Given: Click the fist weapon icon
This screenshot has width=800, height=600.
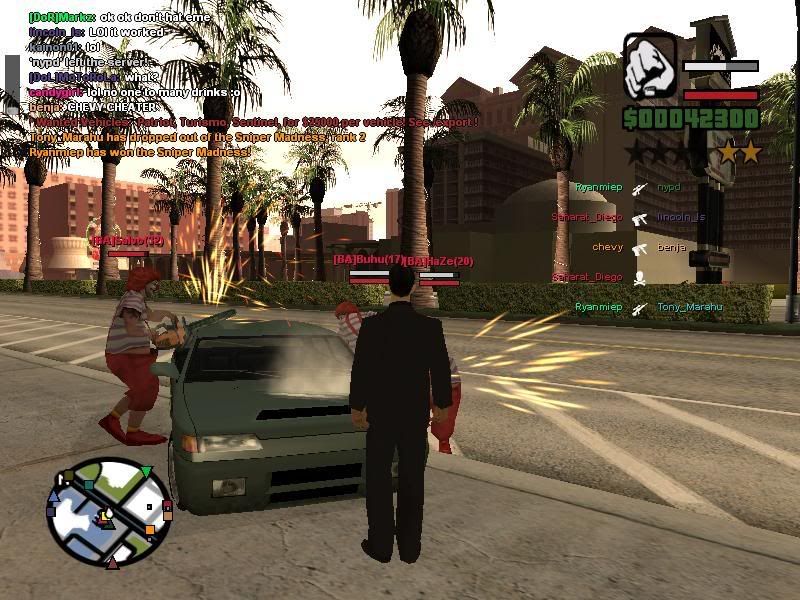Looking at the screenshot, I should pos(649,69).
